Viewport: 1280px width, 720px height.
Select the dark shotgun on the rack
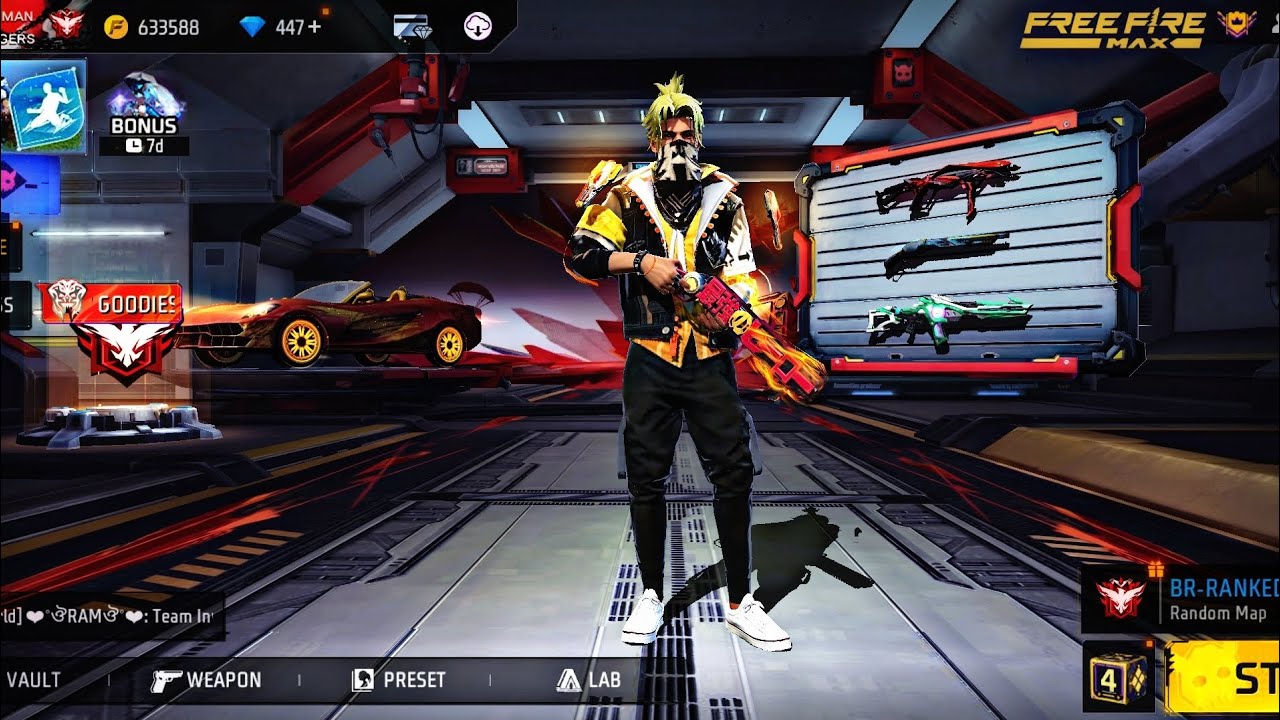pos(945,254)
